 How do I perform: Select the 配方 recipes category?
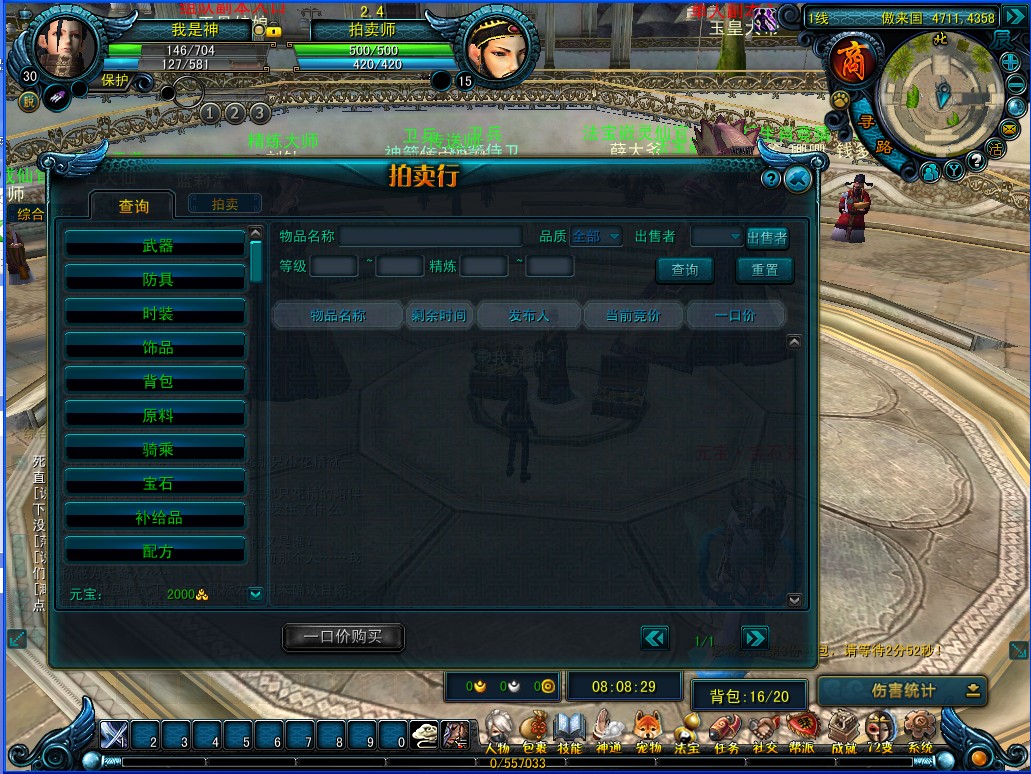coord(156,551)
